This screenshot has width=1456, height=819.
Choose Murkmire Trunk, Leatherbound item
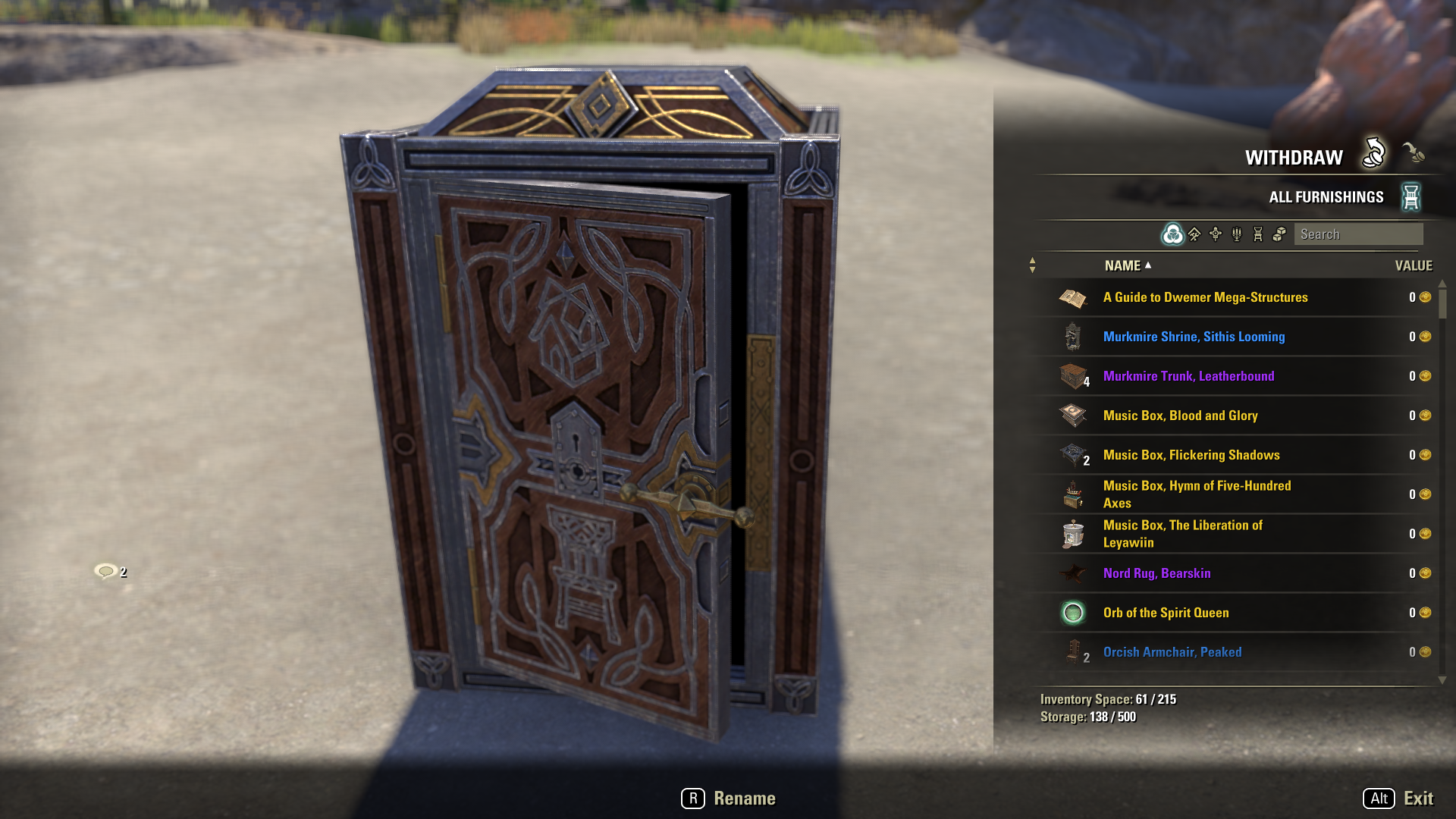pyautogui.click(x=1188, y=376)
